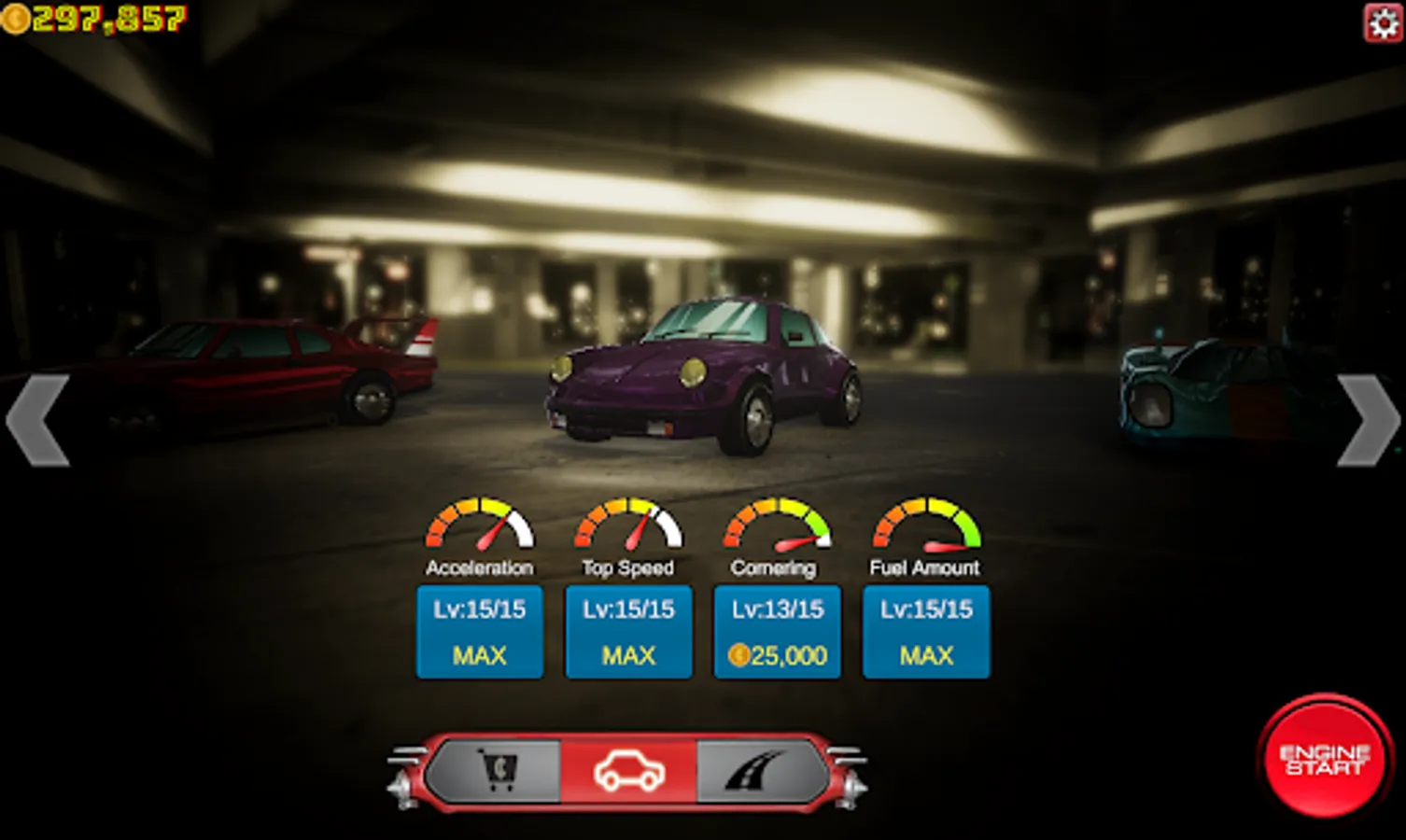Select the maxed Acceleration upgrade tile
This screenshot has height=840, width=1406.
coord(479,632)
